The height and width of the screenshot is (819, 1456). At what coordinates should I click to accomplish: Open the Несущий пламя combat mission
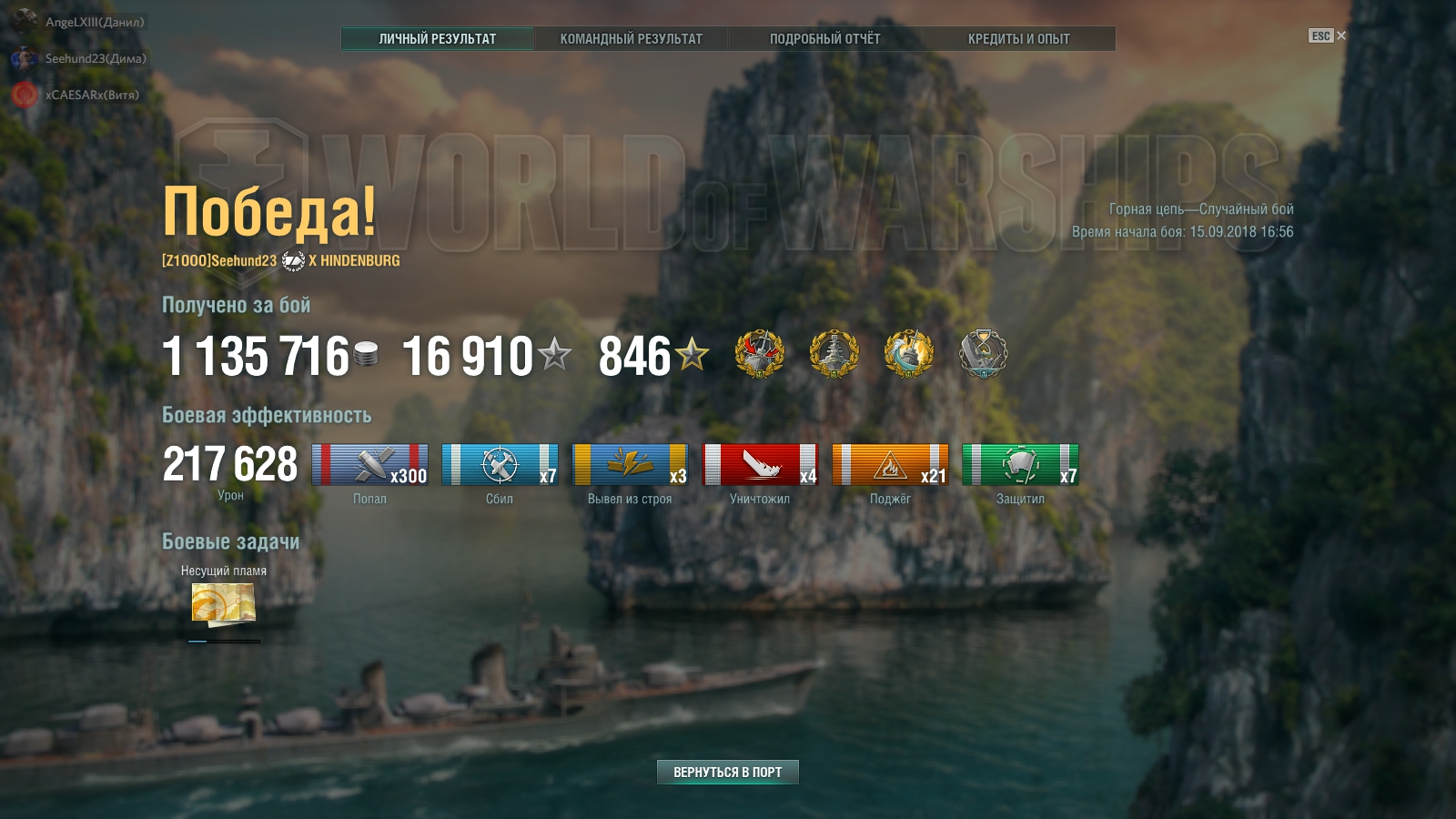[x=223, y=603]
